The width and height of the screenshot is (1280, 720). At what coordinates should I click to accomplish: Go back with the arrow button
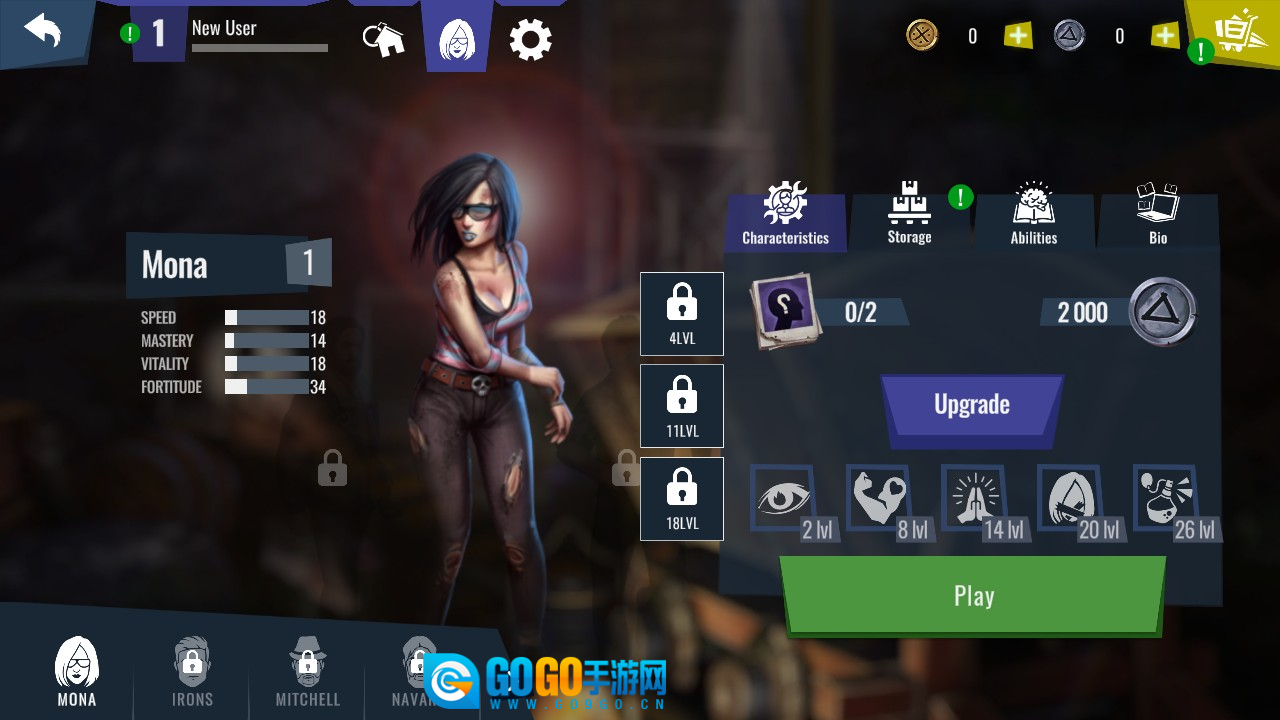[43, 31]
